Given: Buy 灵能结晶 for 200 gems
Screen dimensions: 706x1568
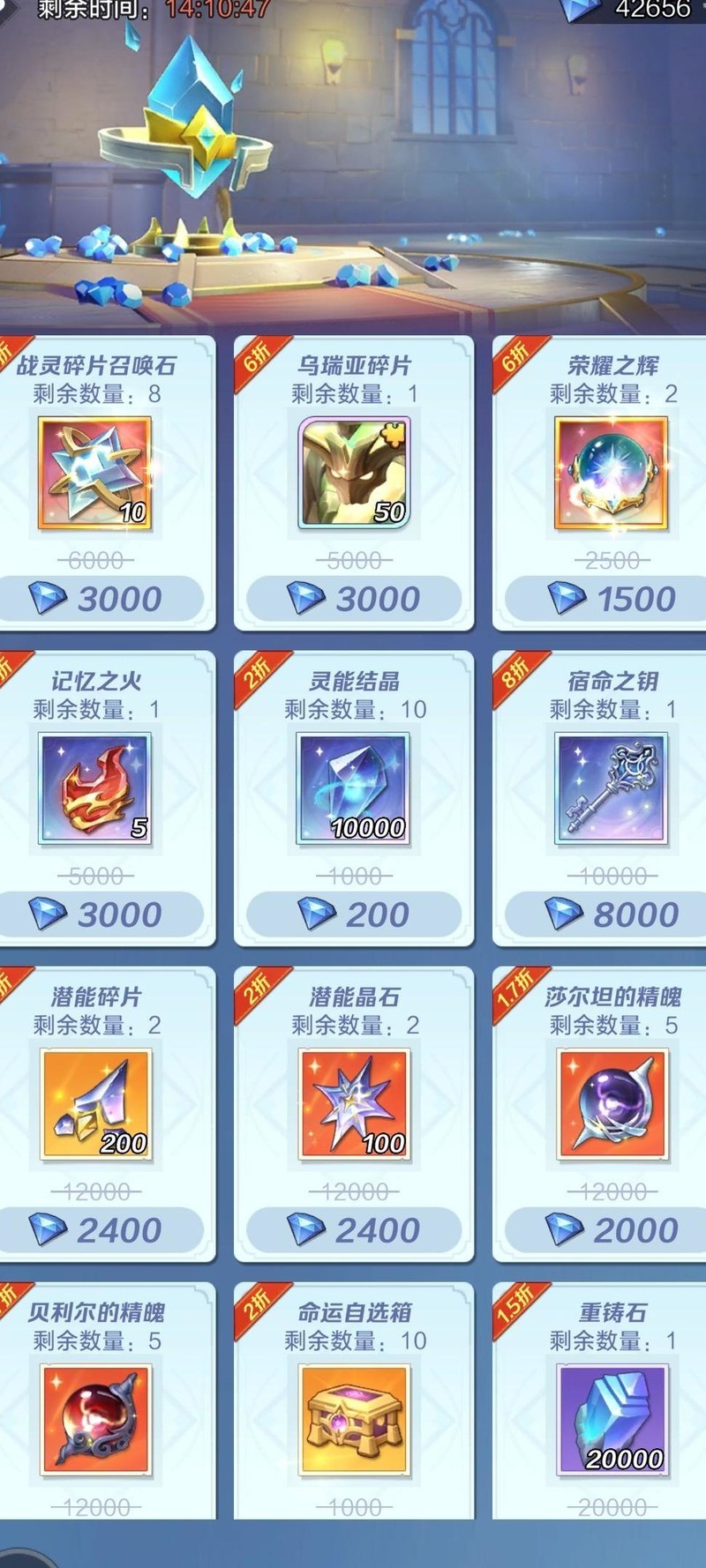Looking at the screenshot, I should (354, 915).
